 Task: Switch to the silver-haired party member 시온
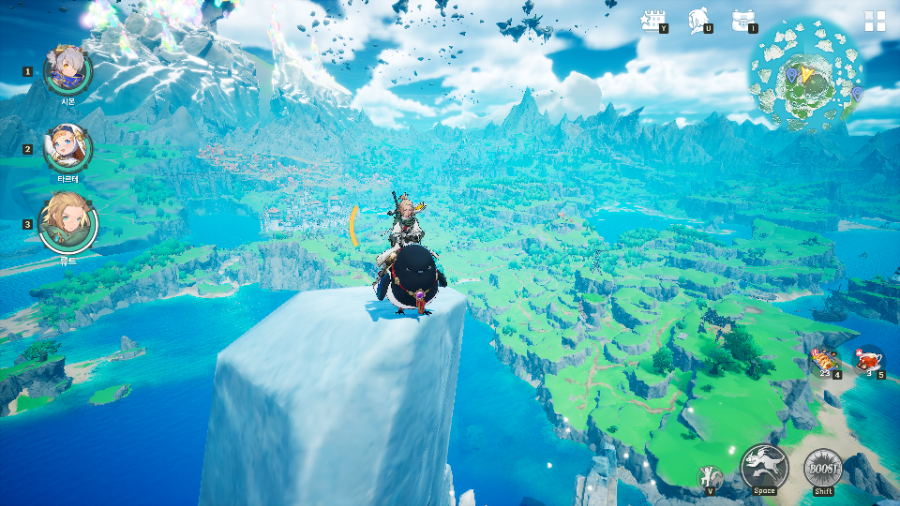pyautogui.click(x=68, y=70)
